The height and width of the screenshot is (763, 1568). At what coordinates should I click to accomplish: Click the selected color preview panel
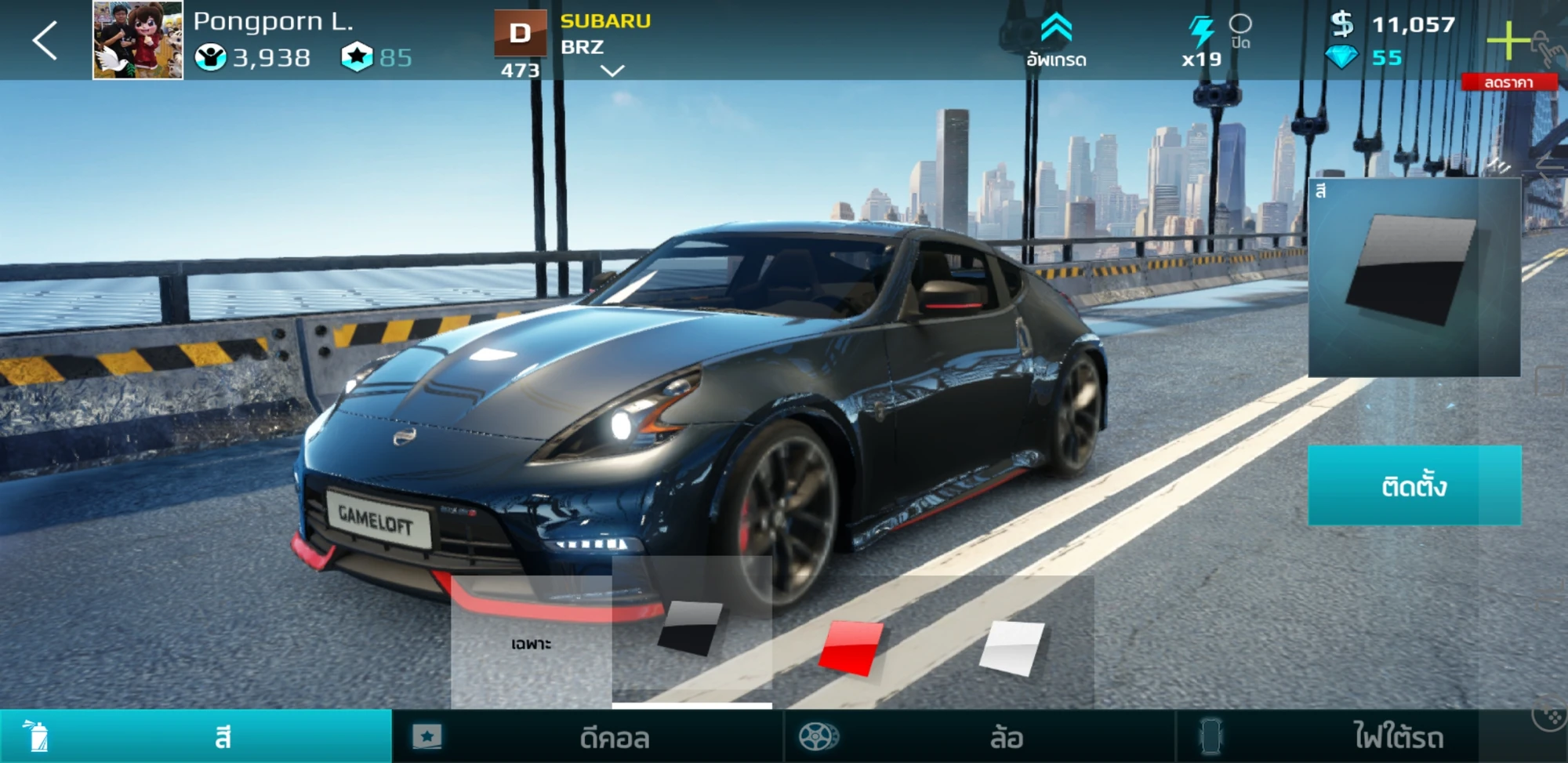click(x=1414, y=278)
